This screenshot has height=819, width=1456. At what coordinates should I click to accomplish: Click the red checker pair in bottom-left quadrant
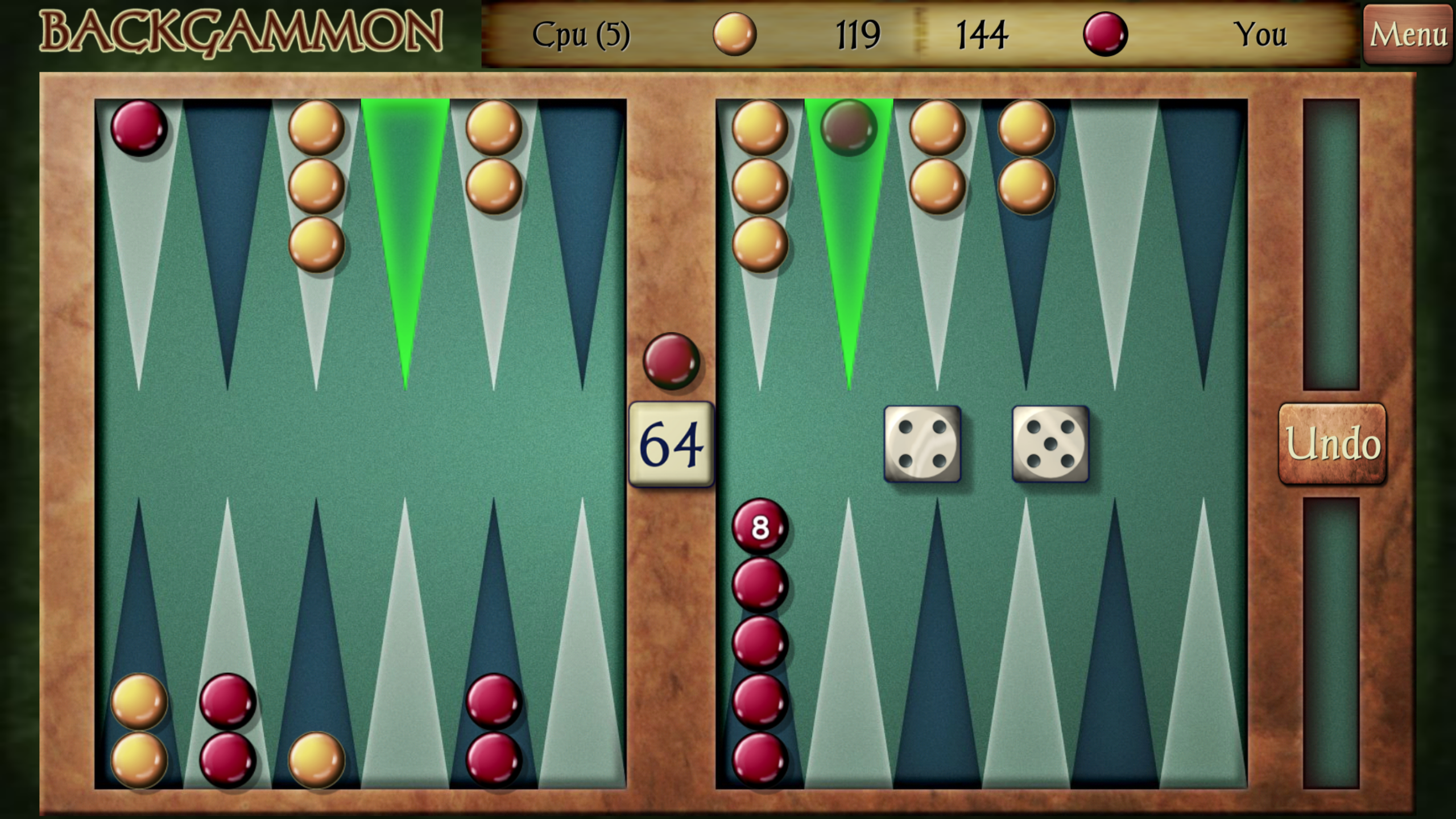coord(227,734)
